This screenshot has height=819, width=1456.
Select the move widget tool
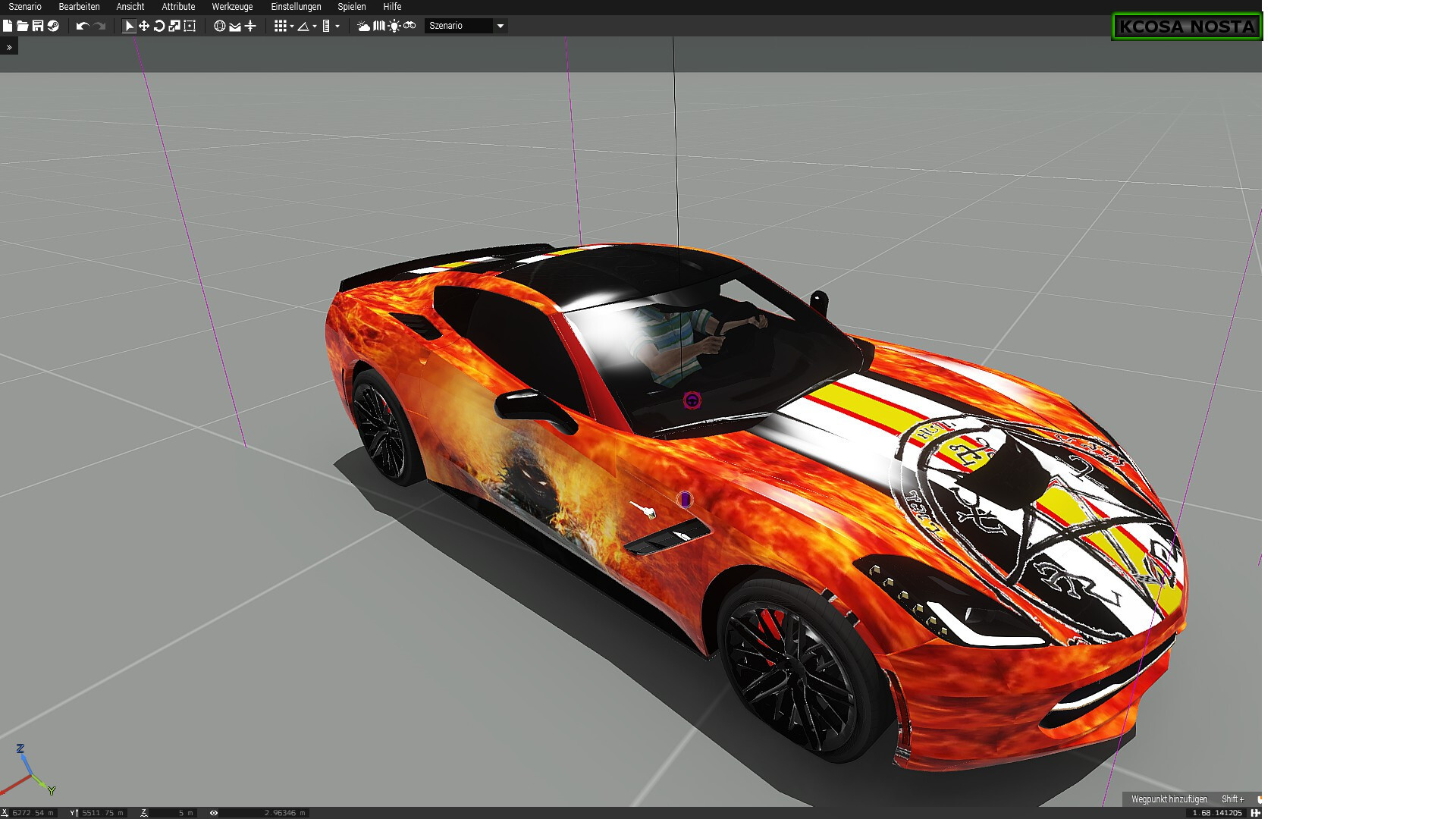coord(144,26)
